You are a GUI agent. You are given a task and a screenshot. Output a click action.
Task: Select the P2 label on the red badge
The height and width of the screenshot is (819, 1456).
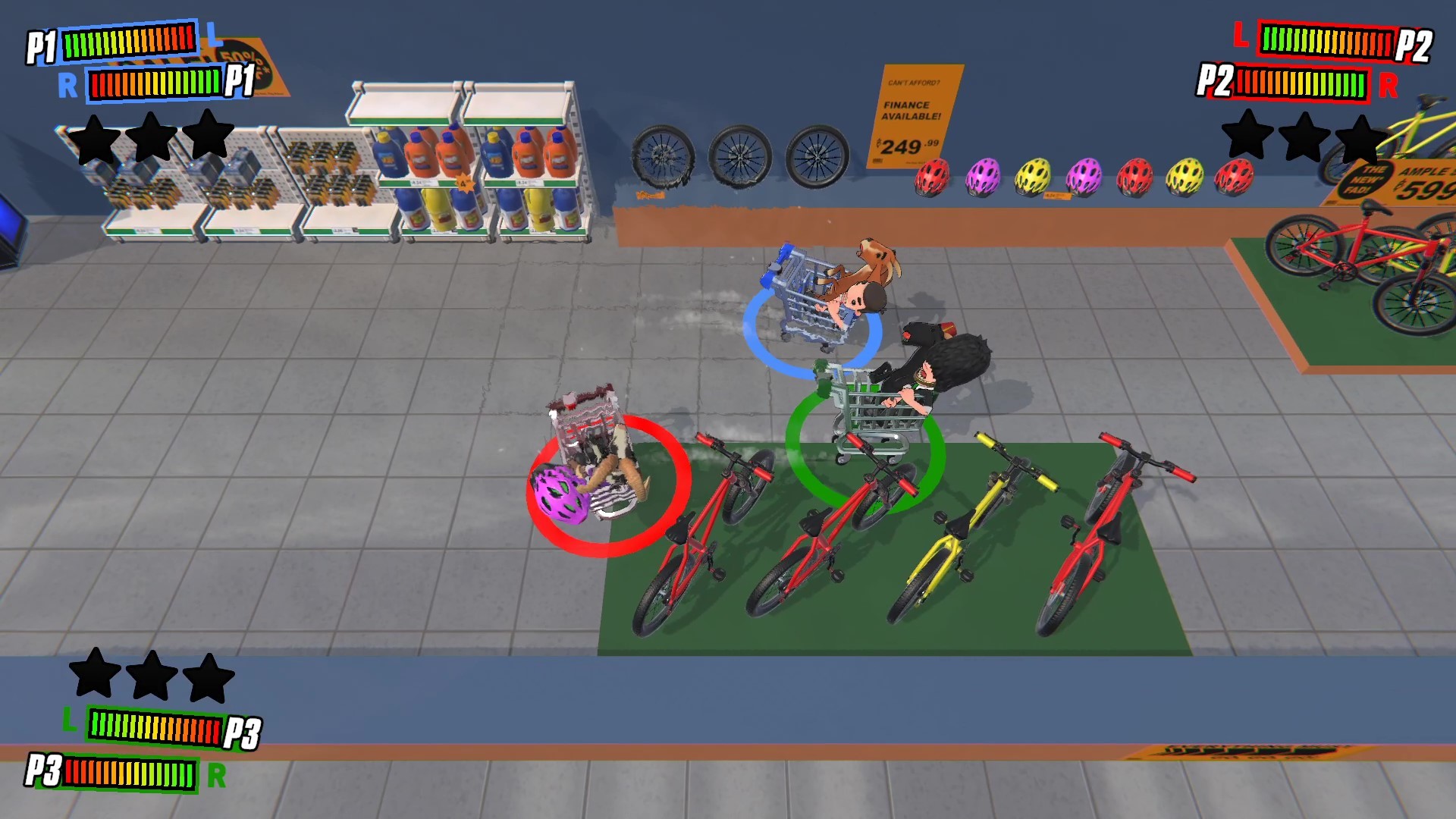[x=1417, y=42]
